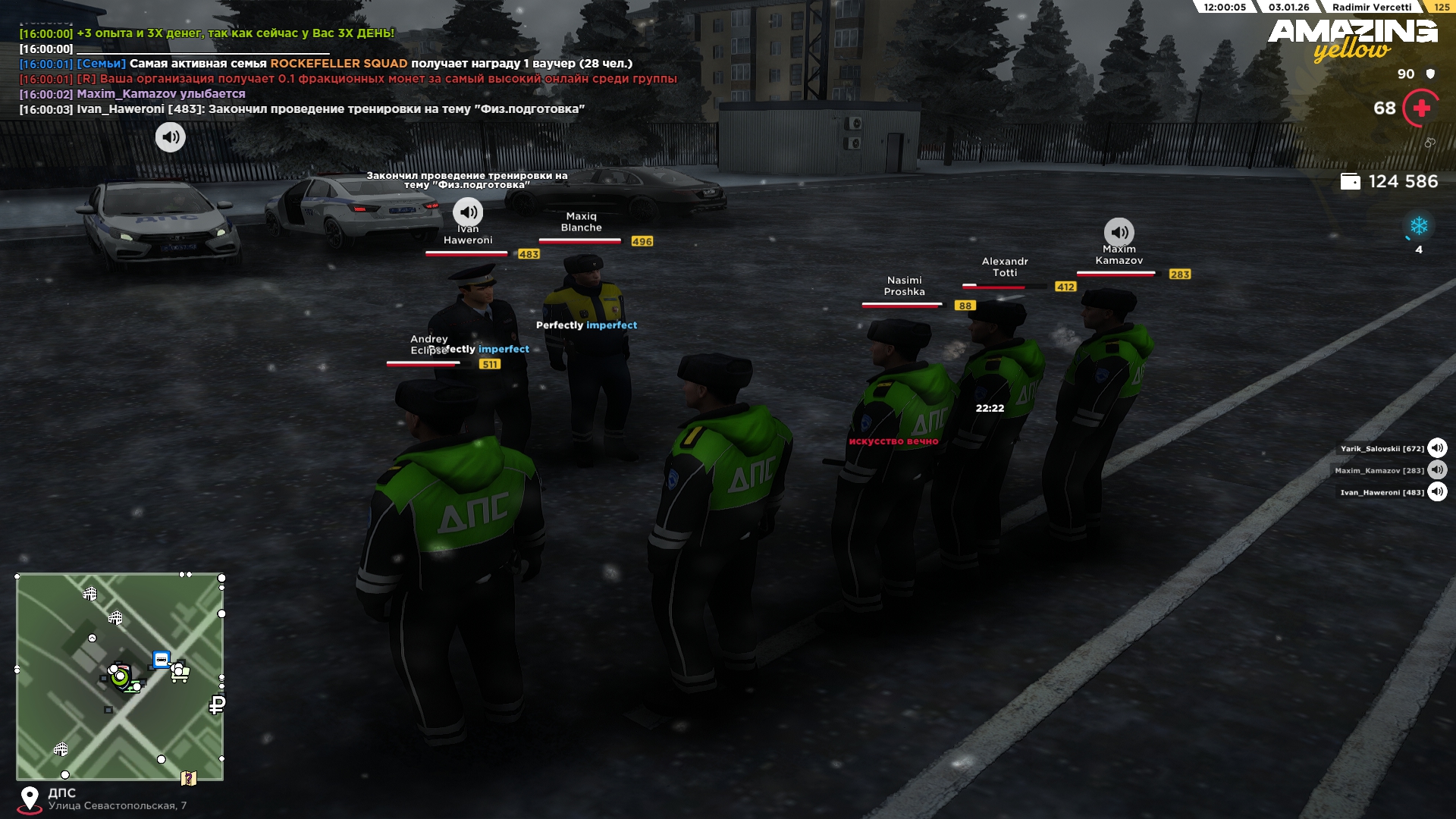Image resolution: width=1456 pixels, height=819 pixels.
Task: Toggle the speaker icon beside Yarik_Salovskii [672]
Action: [1437, 448]
